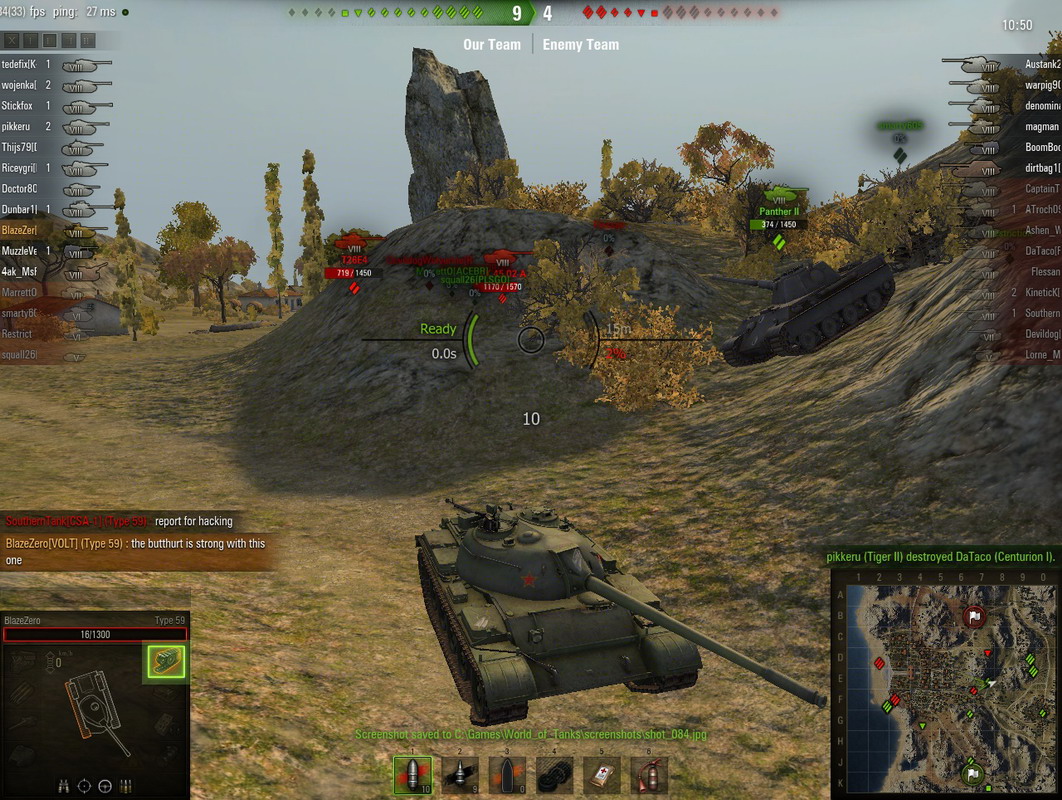
Task: Click the driver steering wheel icon
Action: [x=105, y=785]
